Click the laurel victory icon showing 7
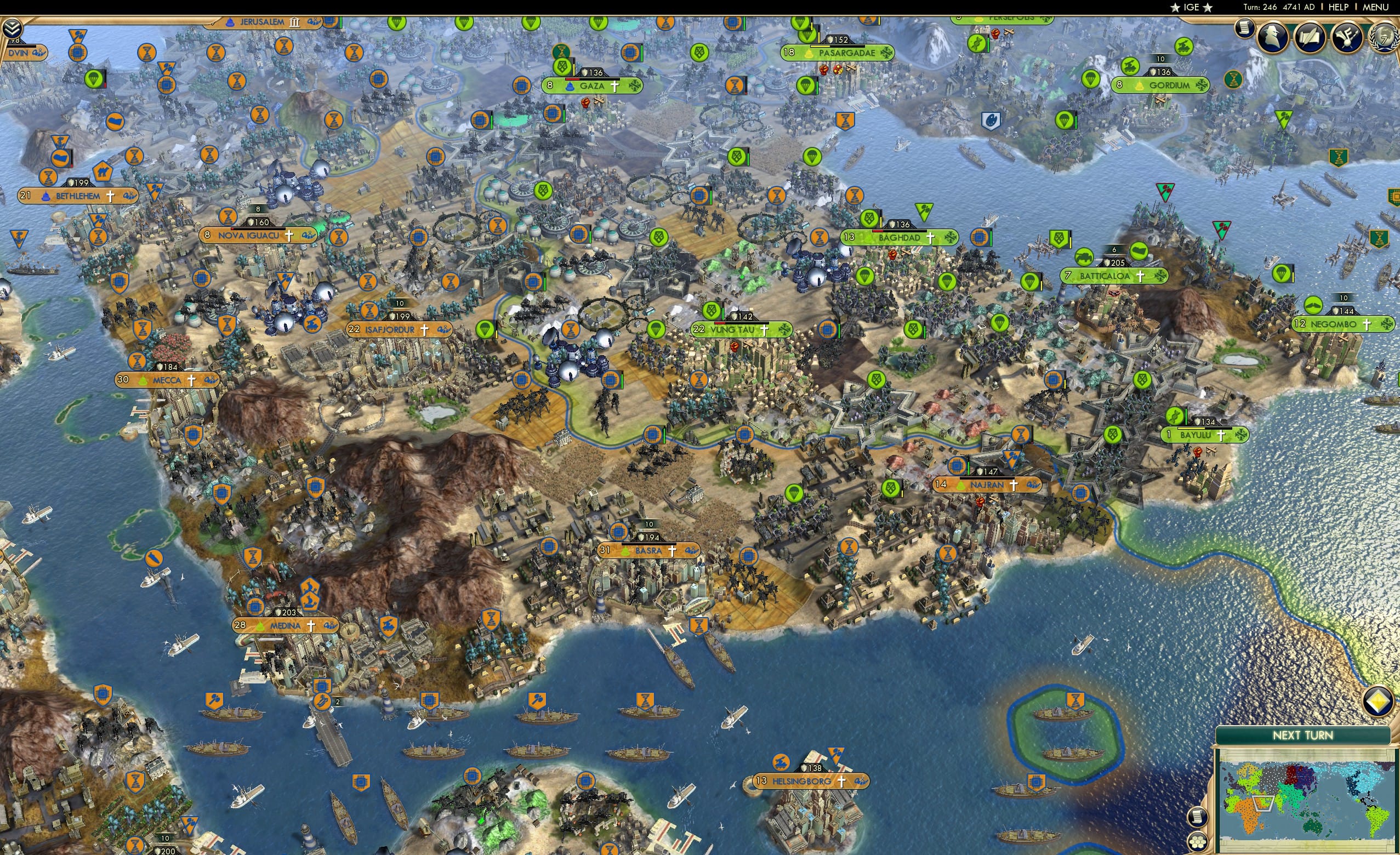Viewport: 1400px width, 855px height. click(1384, 36)
